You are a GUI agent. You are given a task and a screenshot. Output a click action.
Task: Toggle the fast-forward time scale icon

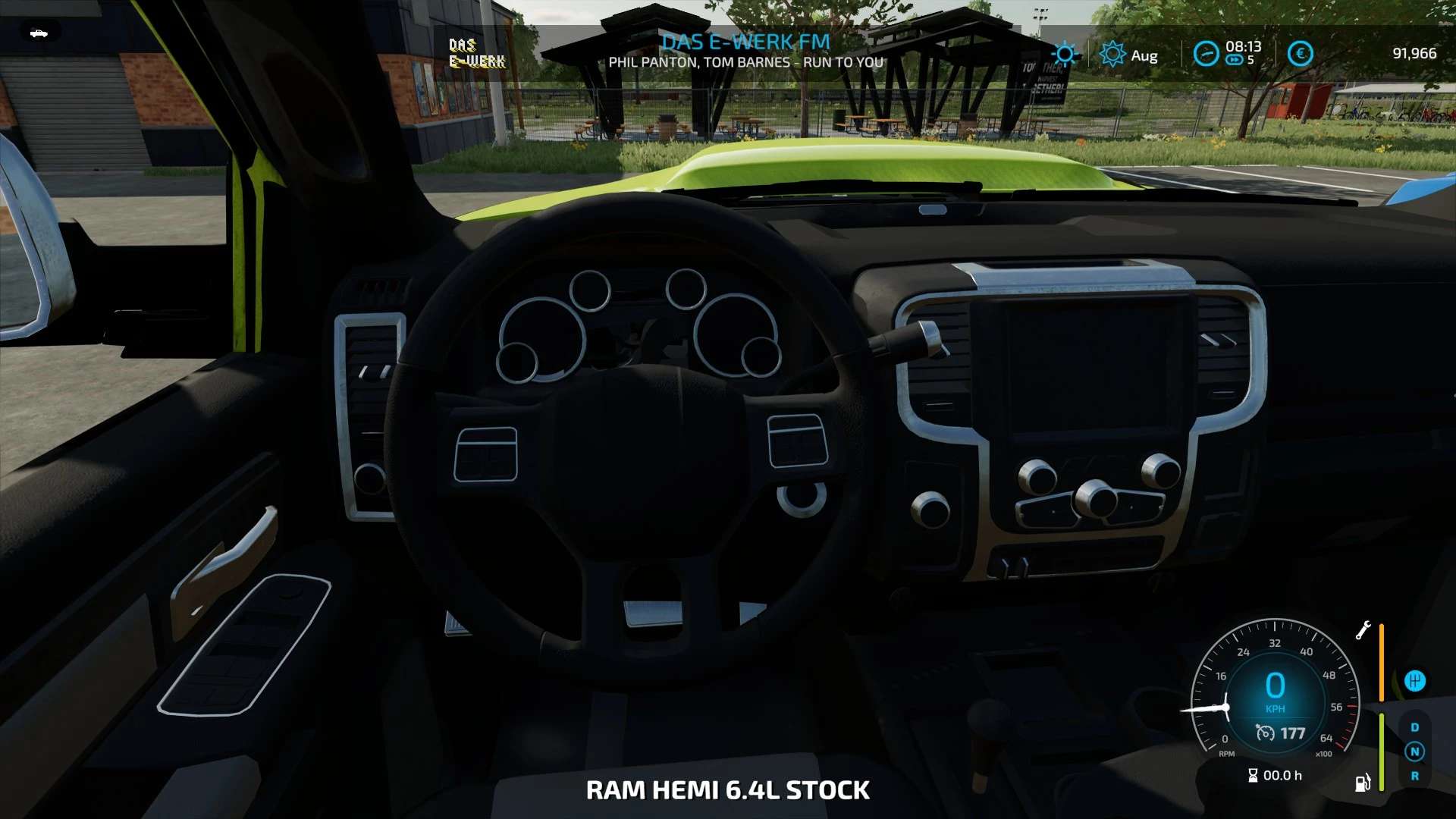pos(1235,60)
